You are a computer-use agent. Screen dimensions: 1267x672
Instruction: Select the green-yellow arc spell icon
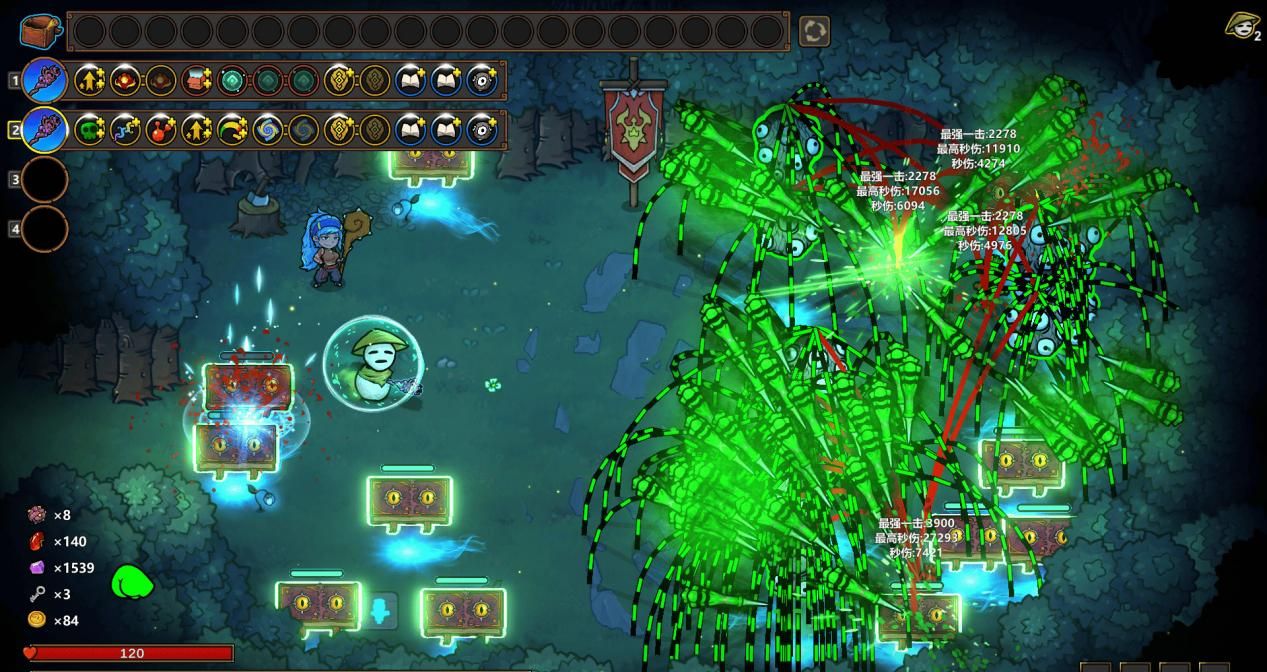pos(232,130)
